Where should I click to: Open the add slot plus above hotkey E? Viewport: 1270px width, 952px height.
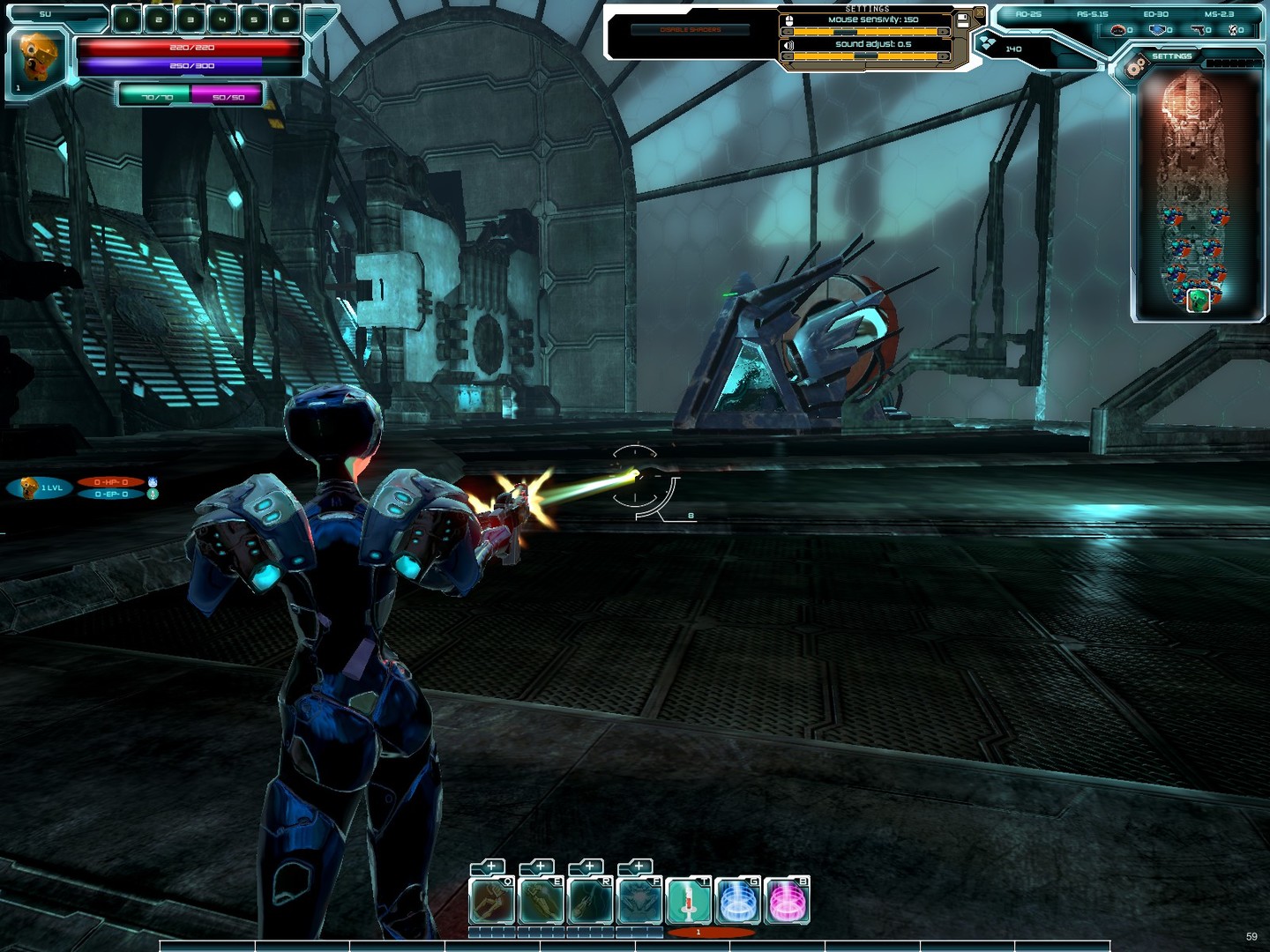click(x=541, y=866)
